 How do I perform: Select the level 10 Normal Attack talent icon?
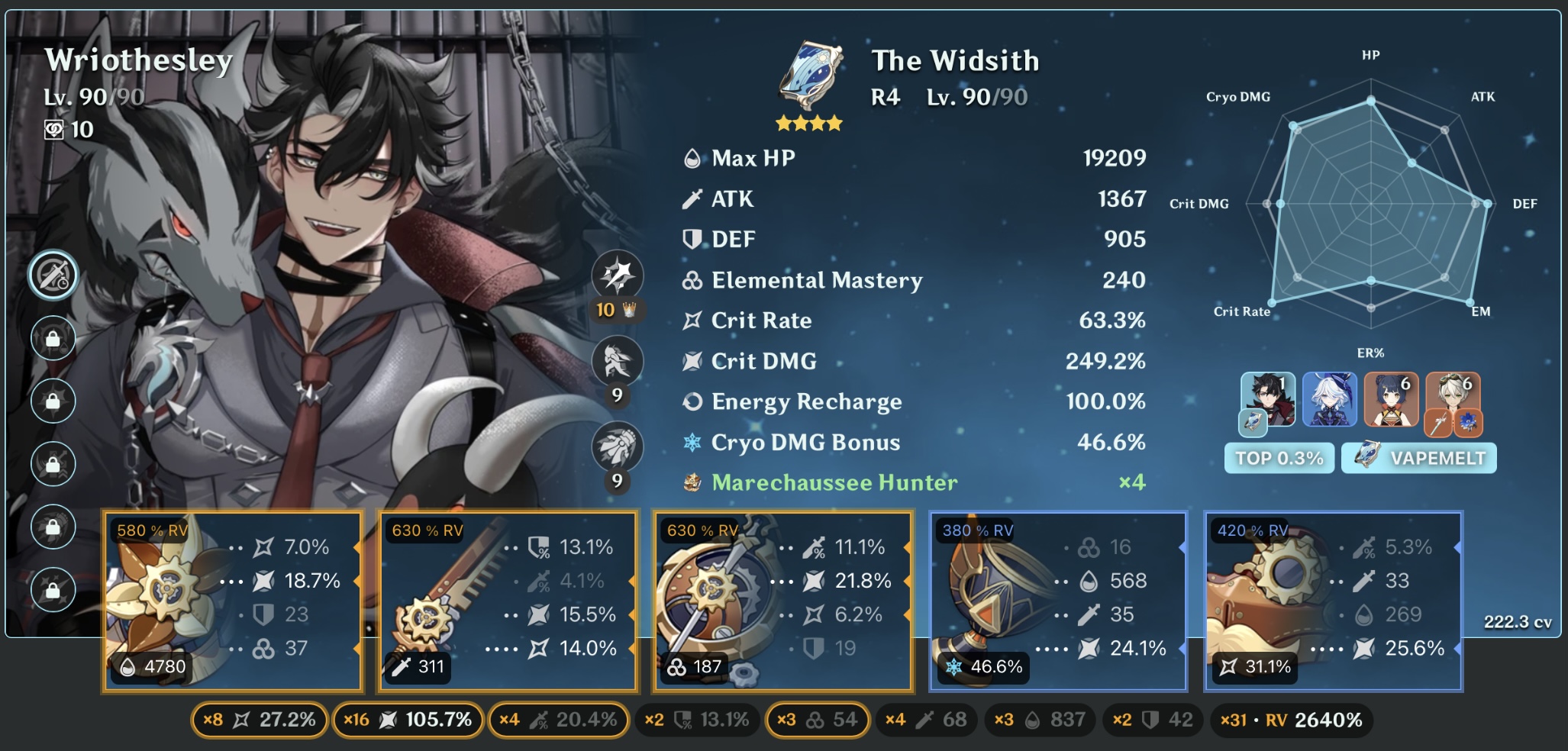point(617,275)
